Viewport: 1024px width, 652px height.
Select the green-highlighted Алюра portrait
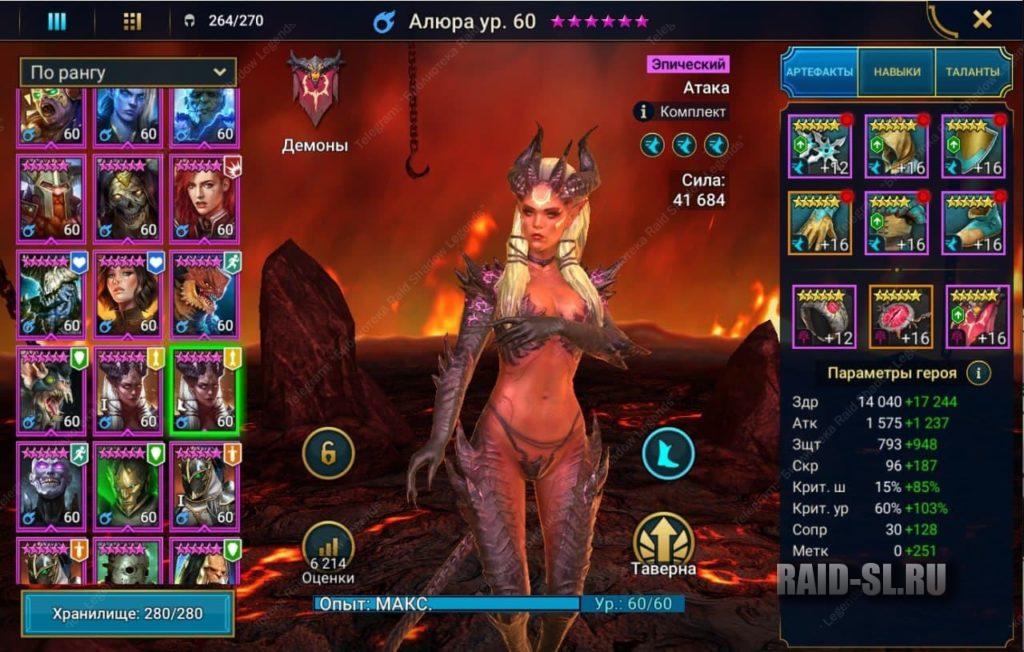click(x=205, y=391)
